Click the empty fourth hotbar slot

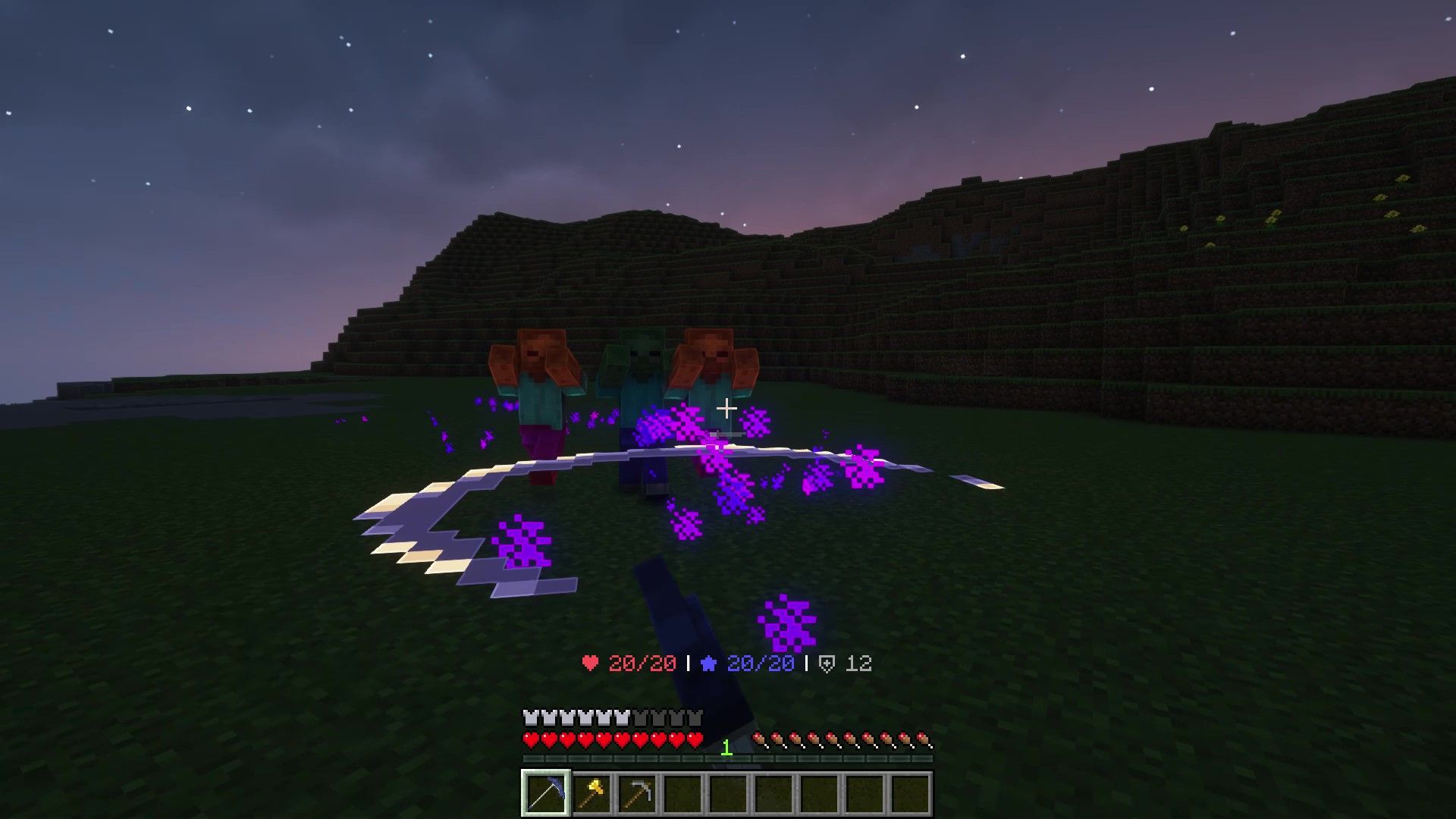[682, 791]
